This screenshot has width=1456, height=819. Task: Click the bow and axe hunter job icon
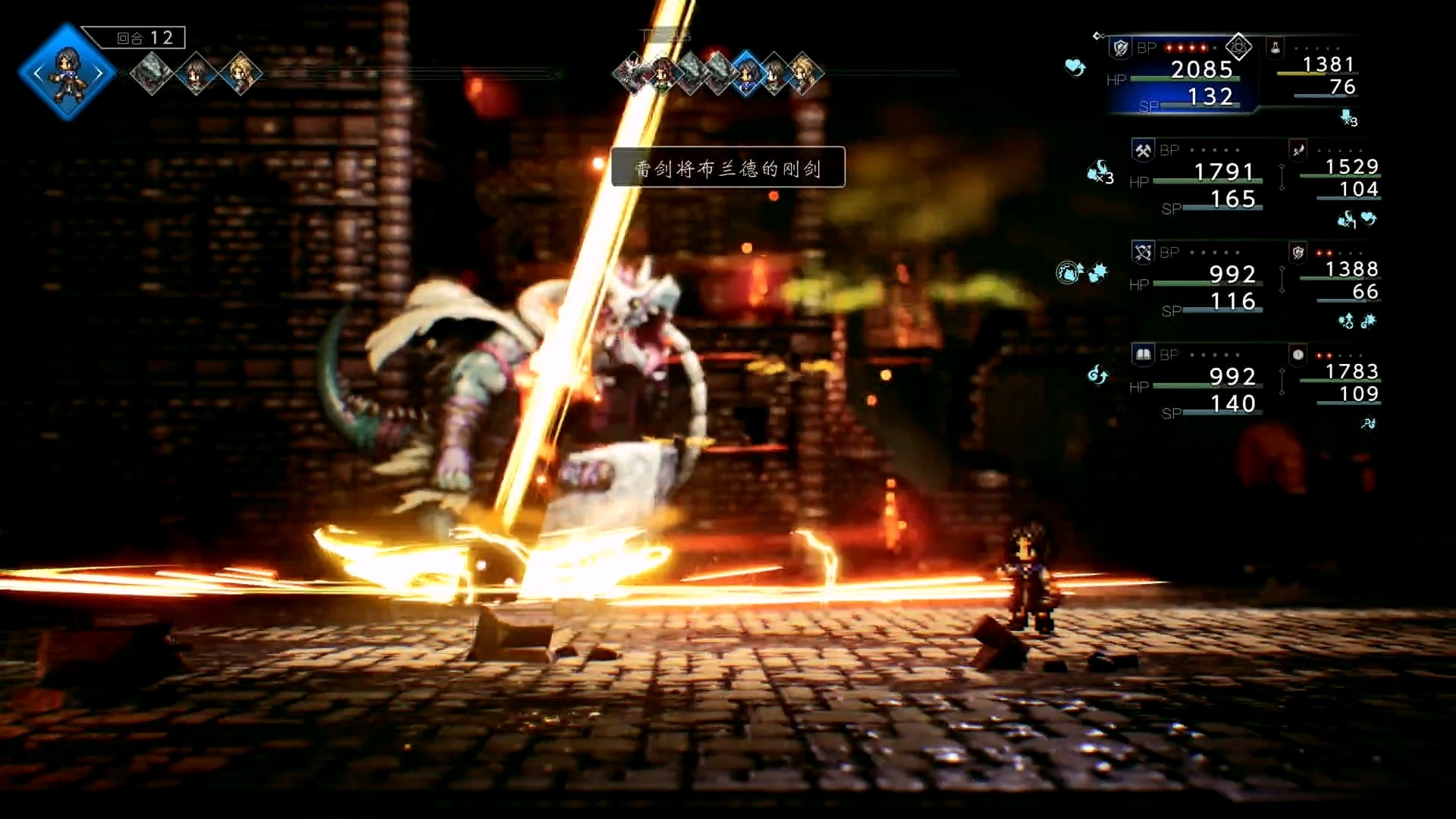[1143, 253]
